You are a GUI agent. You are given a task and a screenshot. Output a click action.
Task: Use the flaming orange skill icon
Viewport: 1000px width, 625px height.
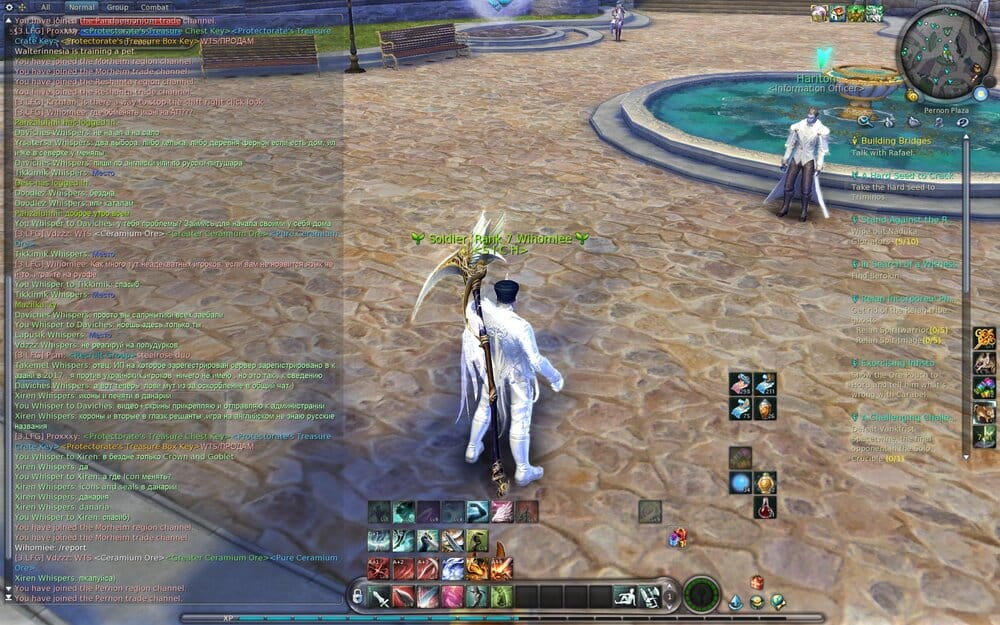pyautogui.click(x=476, y=568)
